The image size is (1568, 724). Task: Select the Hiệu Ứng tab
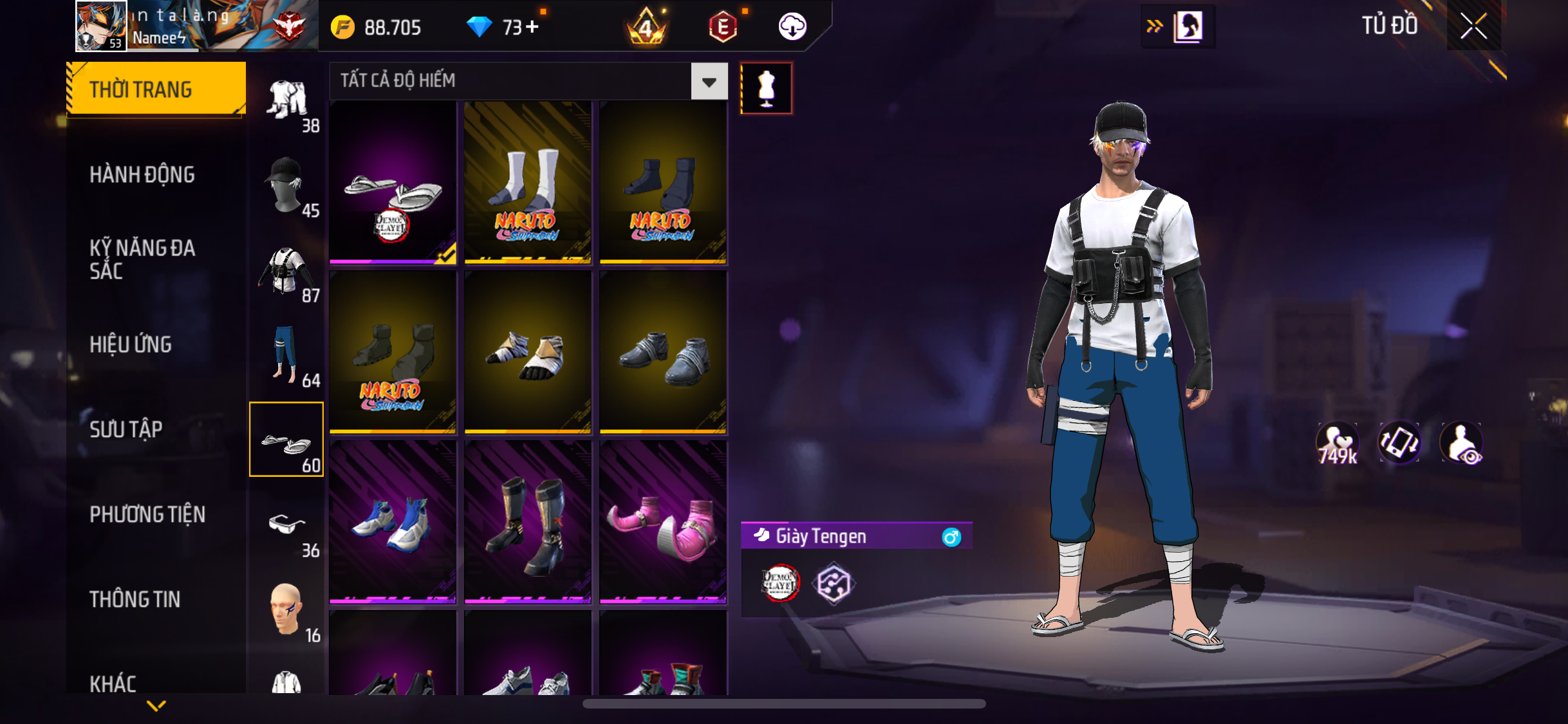[x=131, y=344]
